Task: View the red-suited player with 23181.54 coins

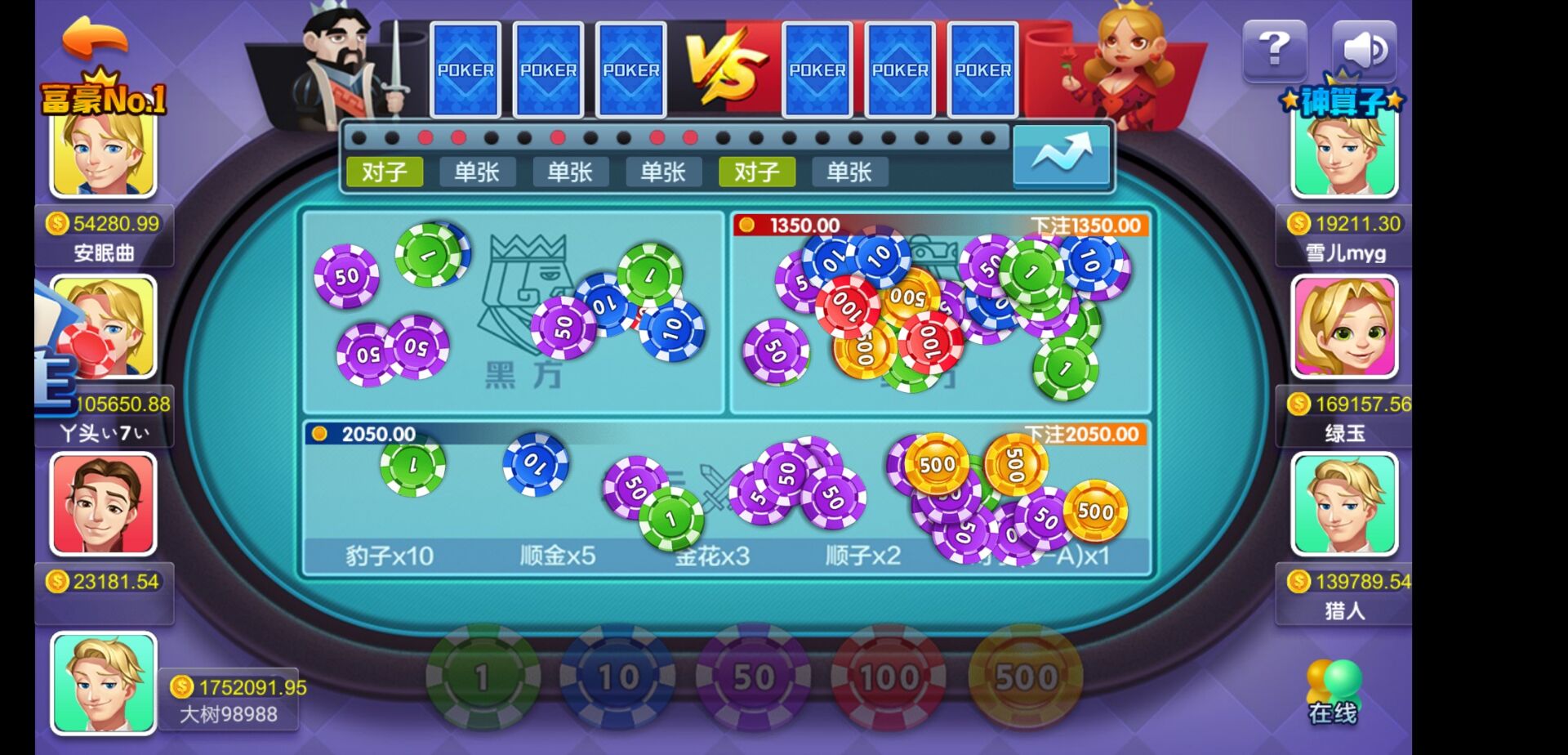Action: coord(104,504)
